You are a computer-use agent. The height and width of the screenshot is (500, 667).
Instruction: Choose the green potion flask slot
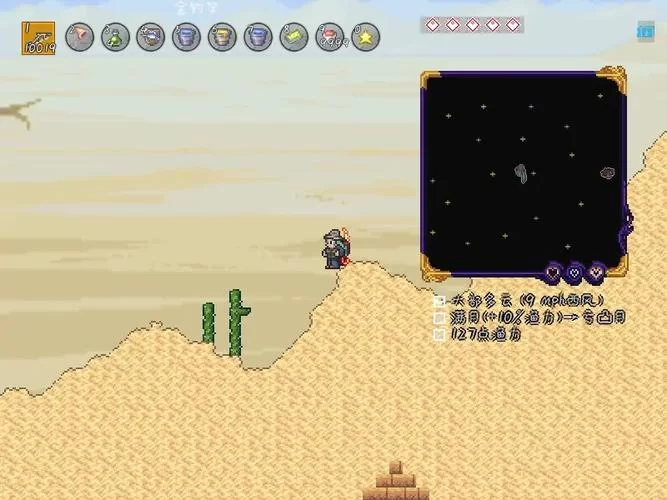pyautogui.click(x=115, y=38)
